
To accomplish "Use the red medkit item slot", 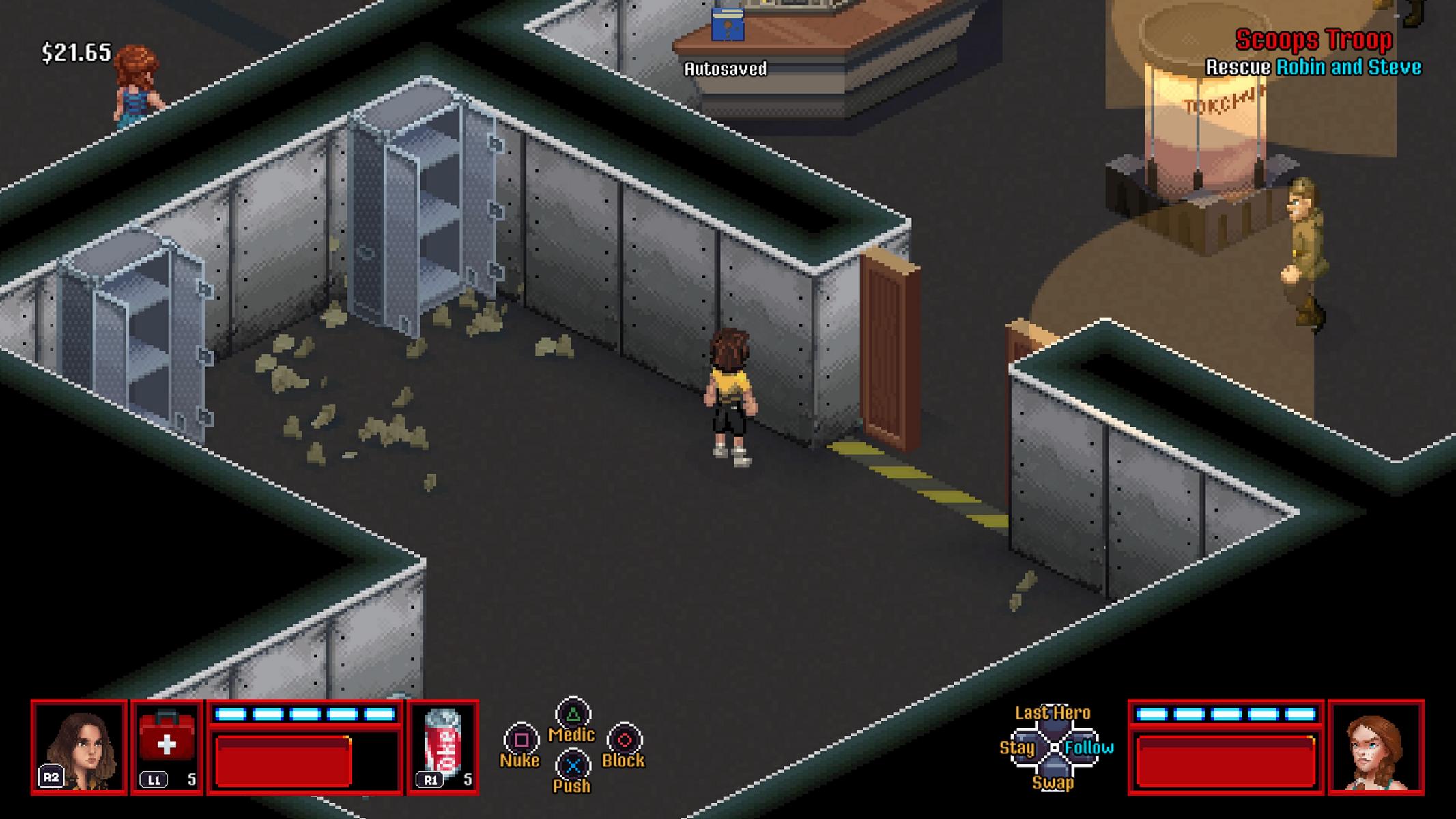I will 167,746.
